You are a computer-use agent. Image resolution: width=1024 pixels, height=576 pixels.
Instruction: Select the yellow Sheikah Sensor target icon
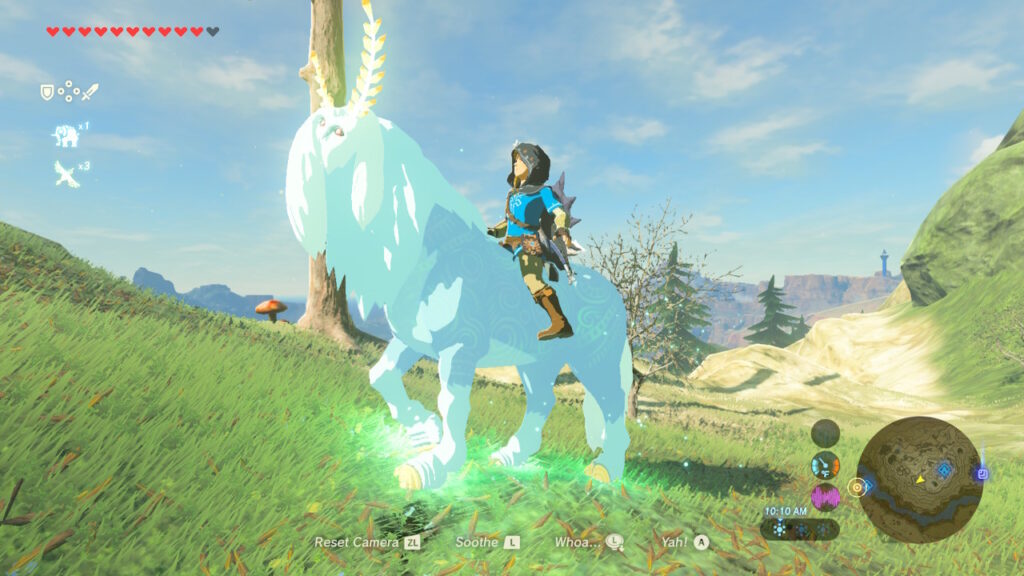[857, 488]
